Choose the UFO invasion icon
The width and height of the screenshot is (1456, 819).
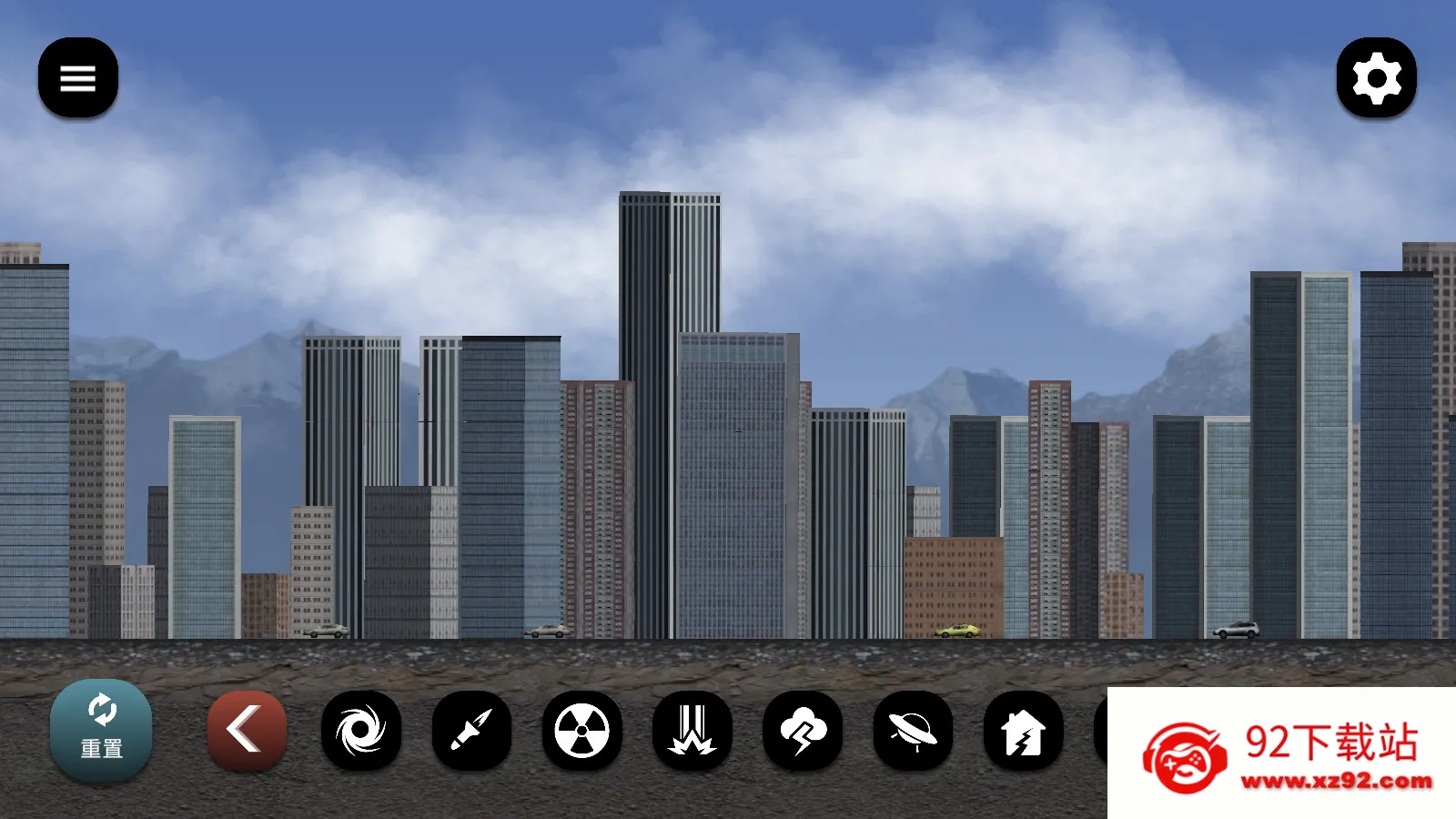913,730
